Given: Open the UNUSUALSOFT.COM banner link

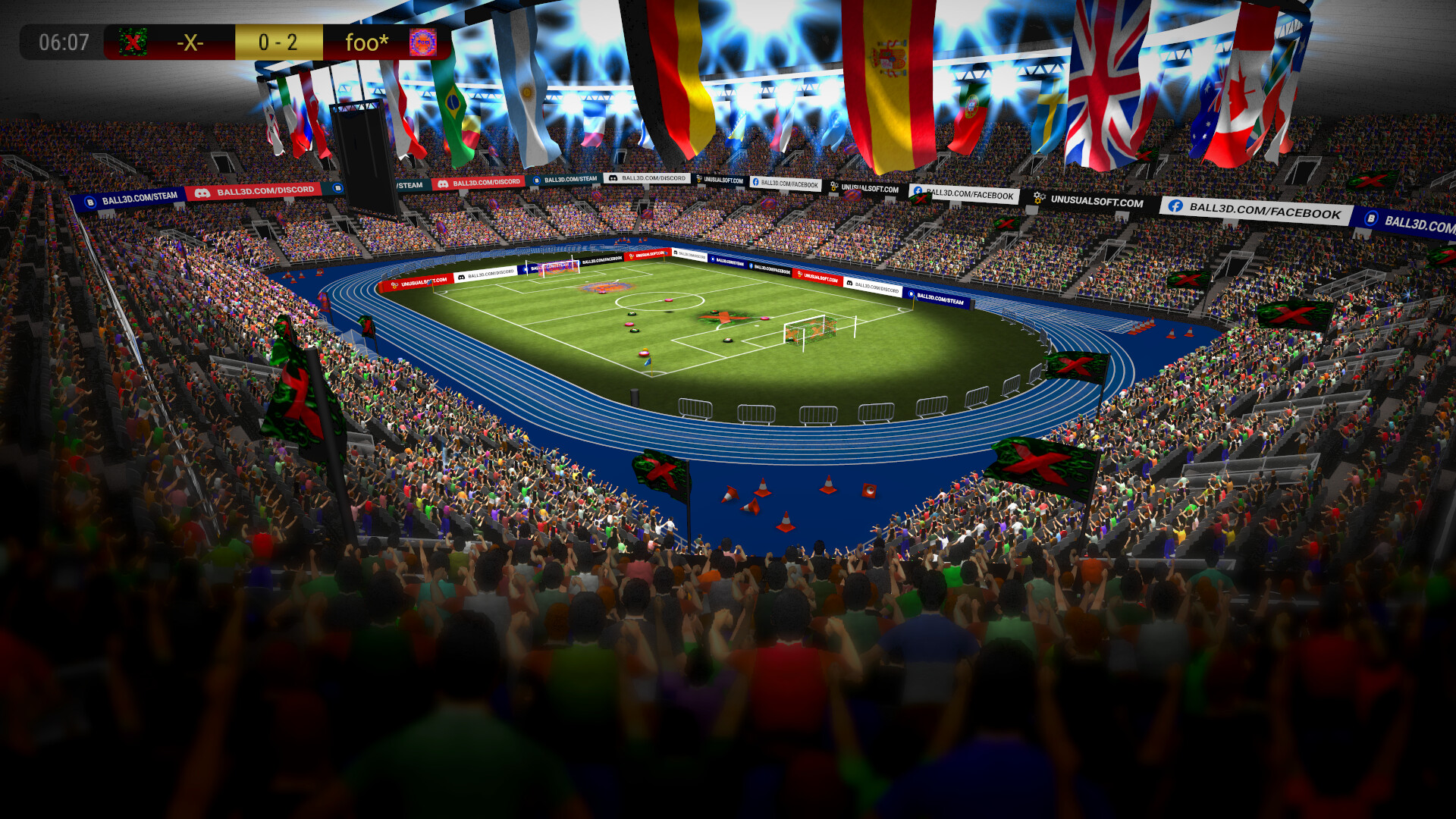Looking at the screenshot, I should point(1096,200).
